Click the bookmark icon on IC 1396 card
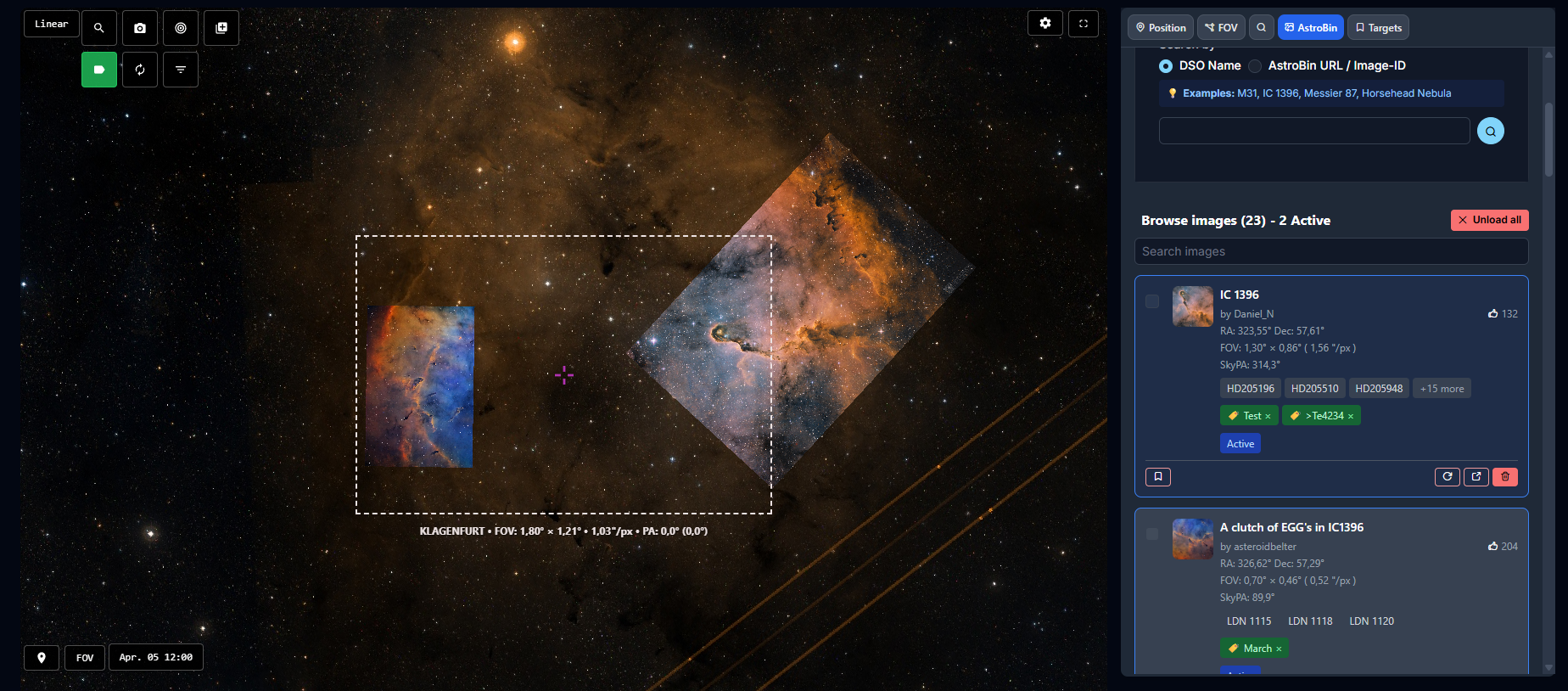 tap(1157, 476)
